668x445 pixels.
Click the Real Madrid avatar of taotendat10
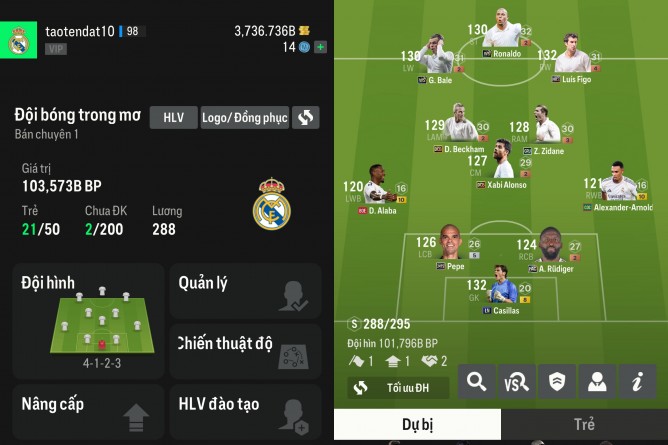click(18, 41)
